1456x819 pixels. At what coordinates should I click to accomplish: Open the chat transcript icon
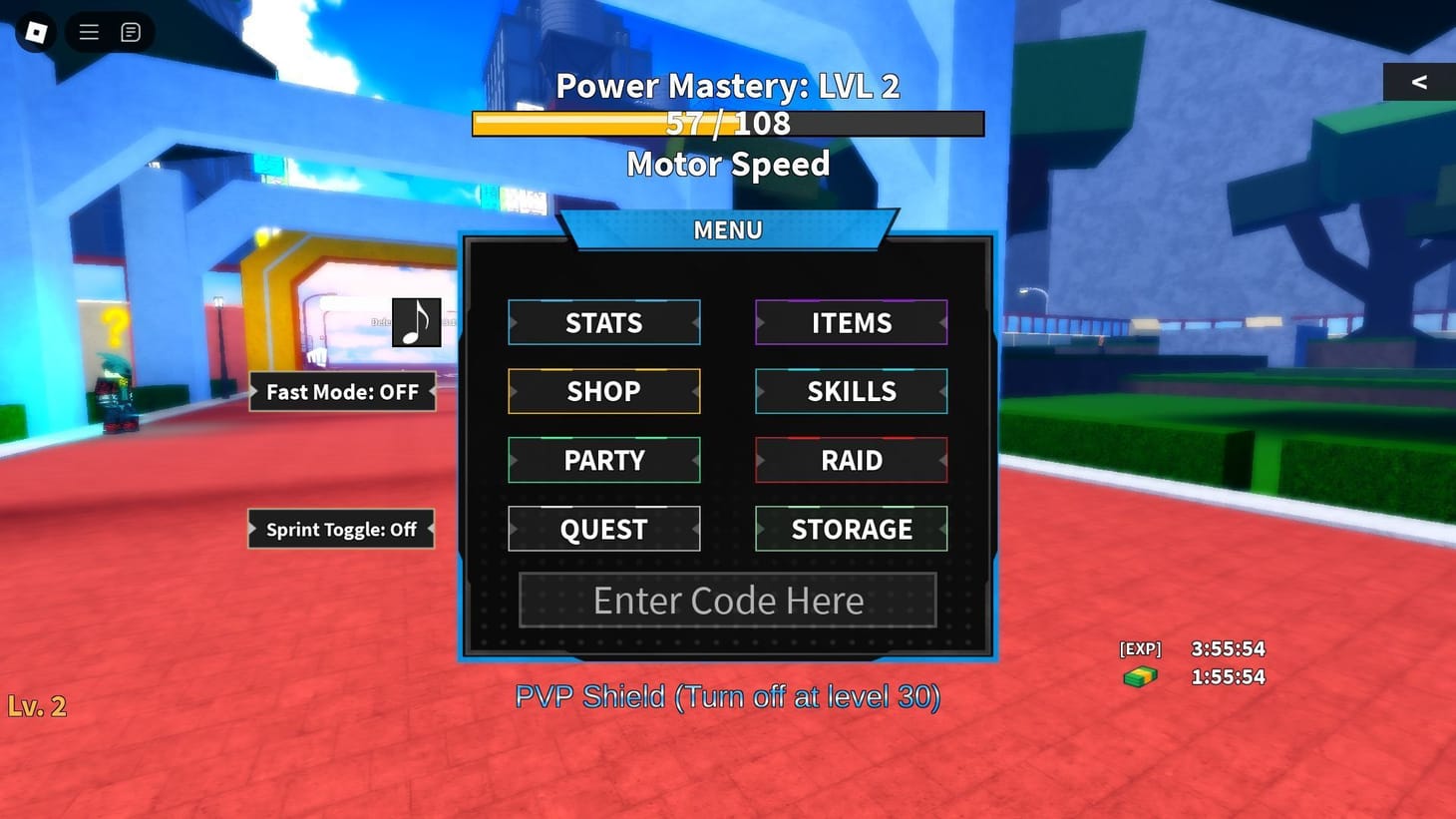pos(130,31)
